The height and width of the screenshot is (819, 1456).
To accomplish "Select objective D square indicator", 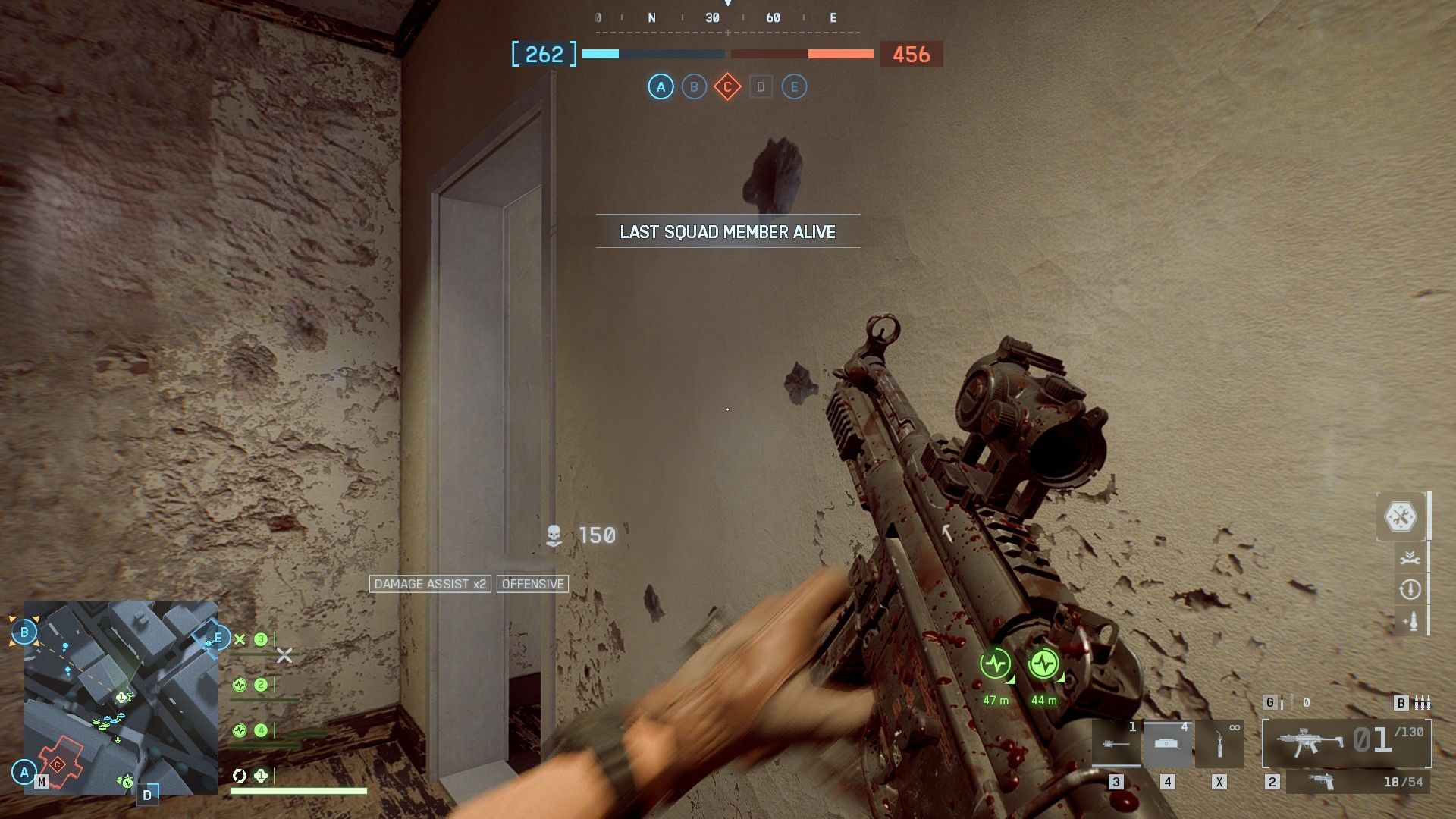I will pyautogui.click(x=761, y=87).
